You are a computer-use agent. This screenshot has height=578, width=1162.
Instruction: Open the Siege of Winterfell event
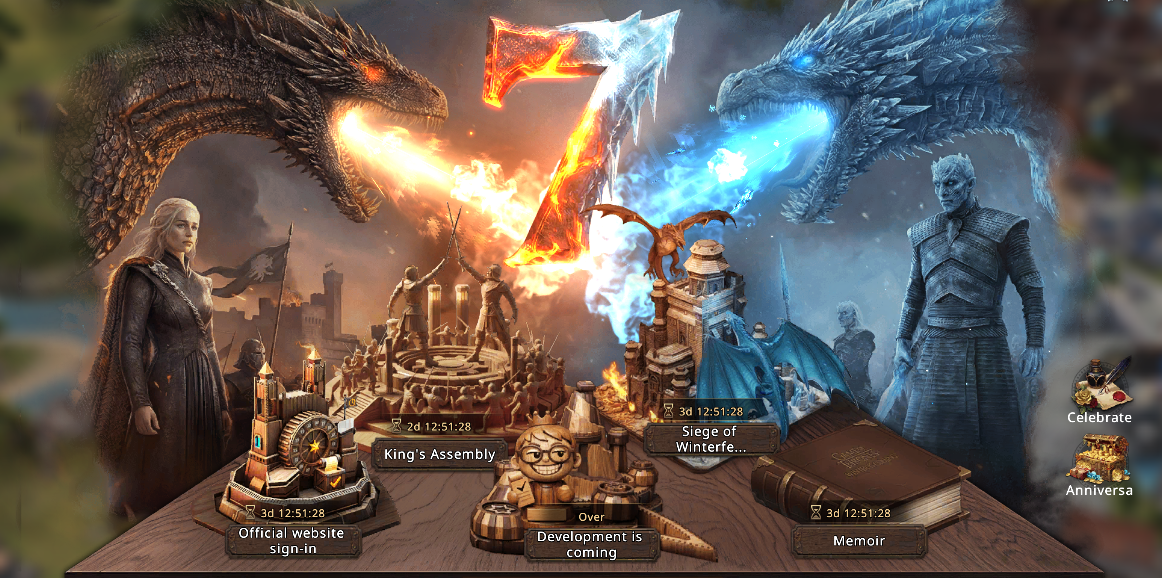pos(711,438)
